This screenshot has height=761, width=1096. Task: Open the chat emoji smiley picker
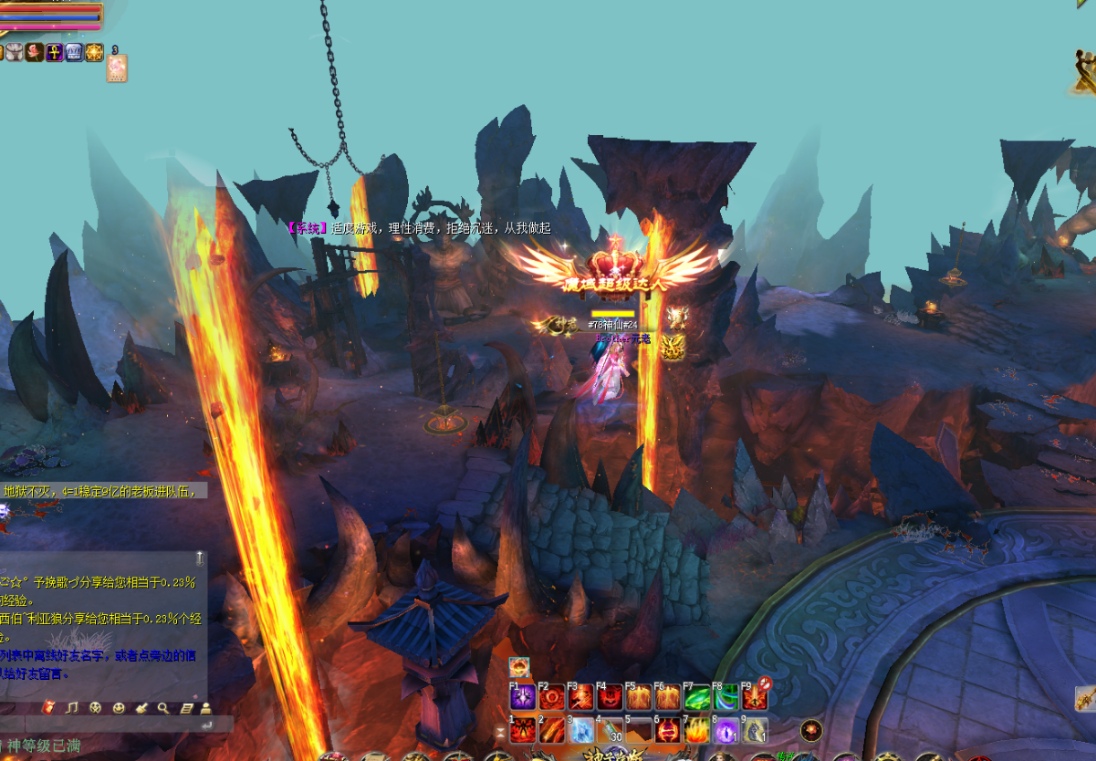(x=118, y=708)
